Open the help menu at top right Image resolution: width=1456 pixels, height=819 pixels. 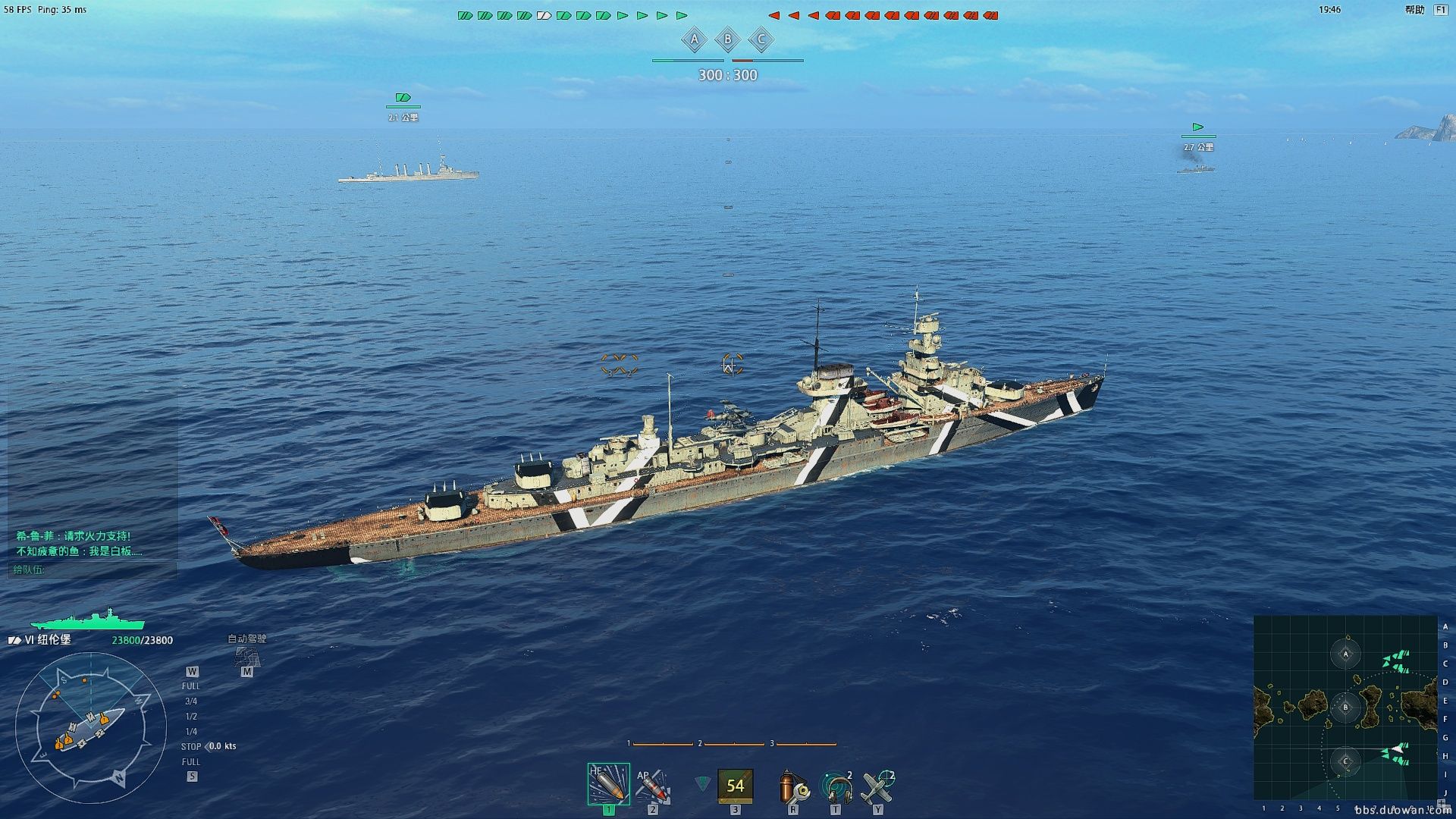pyautogui.click(x=1415, y=10)
